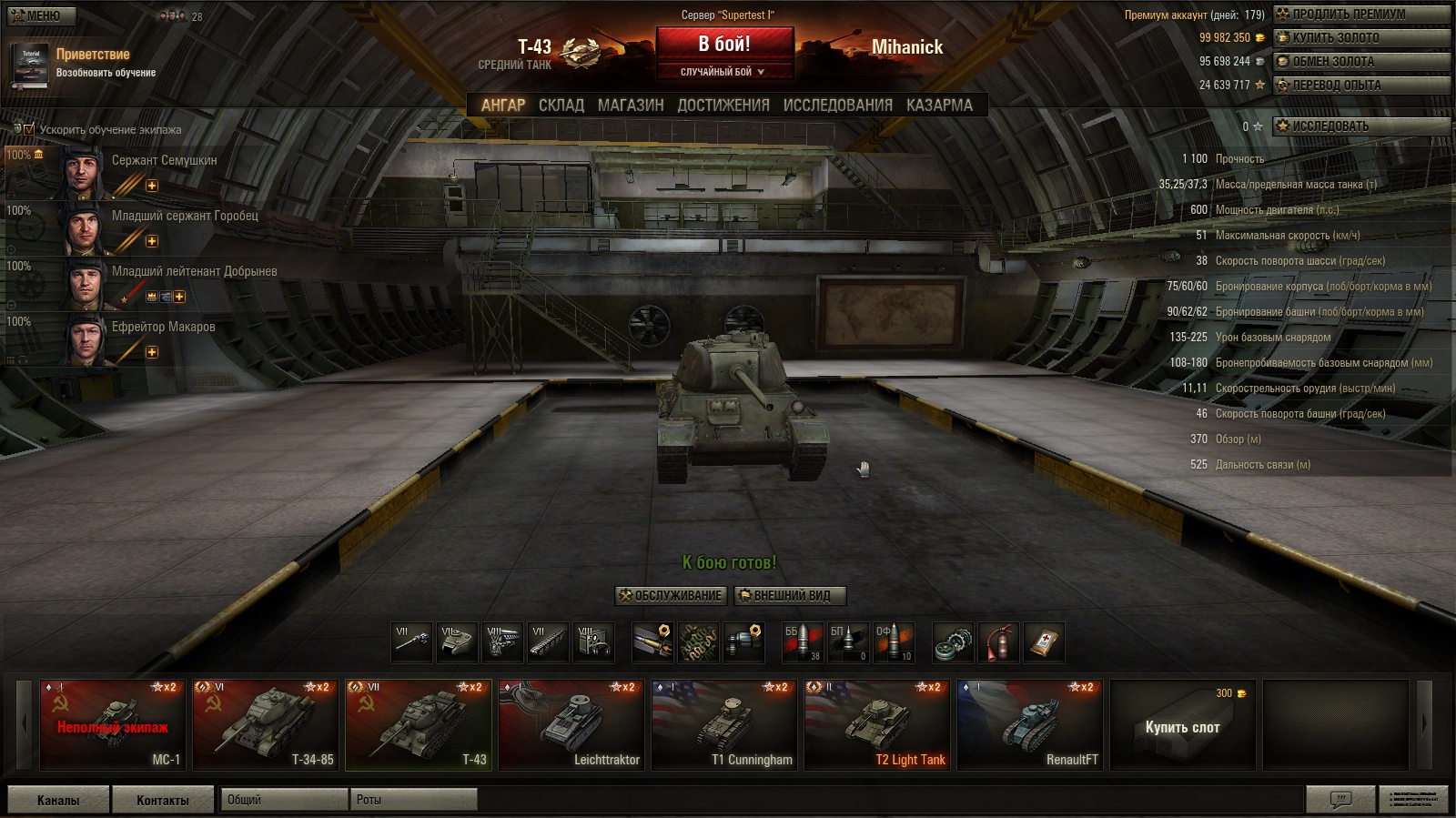This screenshot has height=818, width=1456.
Task: Show the Исследования tab
Action: (x=837, y=106)
